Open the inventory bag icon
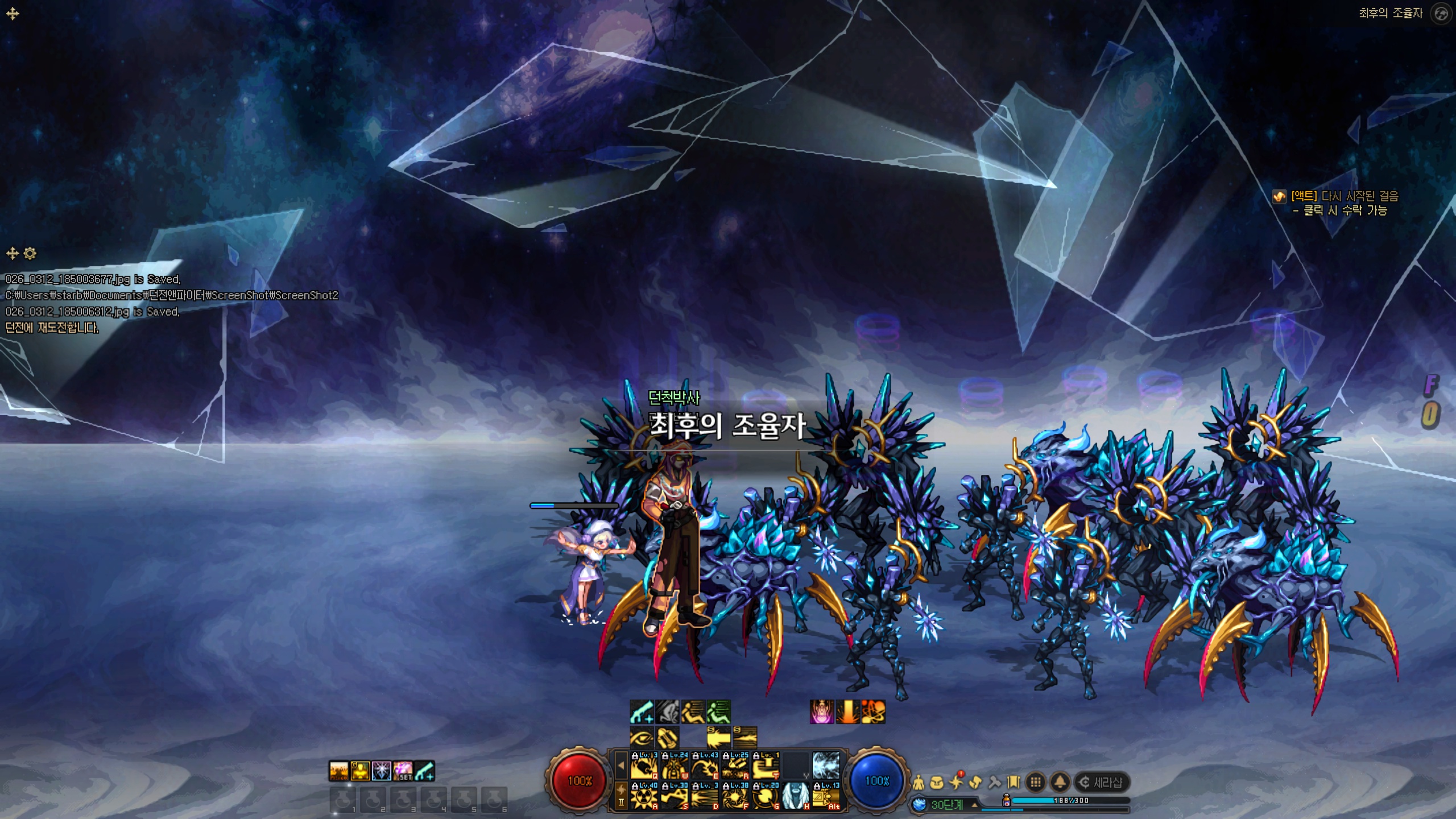This screenshot has height=819, width=1456. (937, 783)
